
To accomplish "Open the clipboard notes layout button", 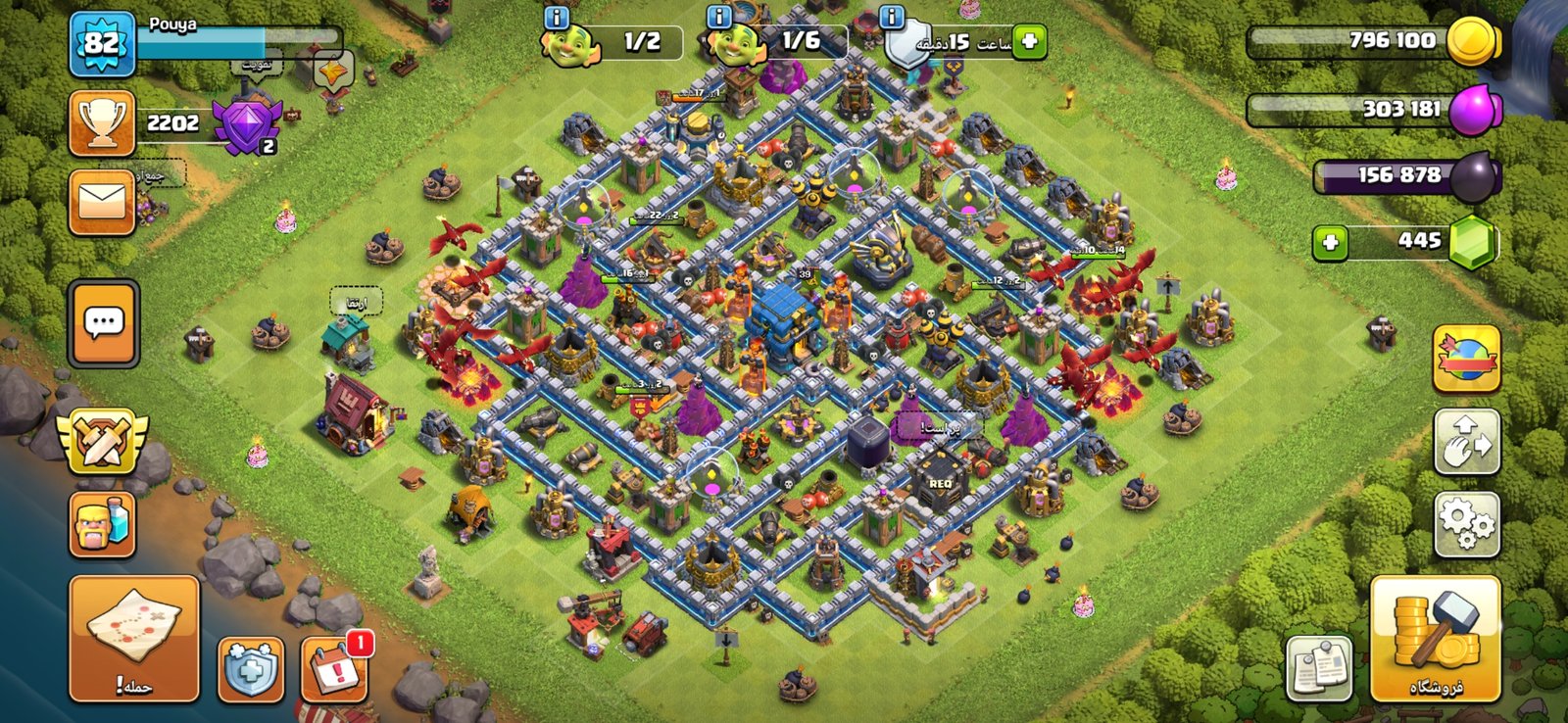I will click(1319, 669).
